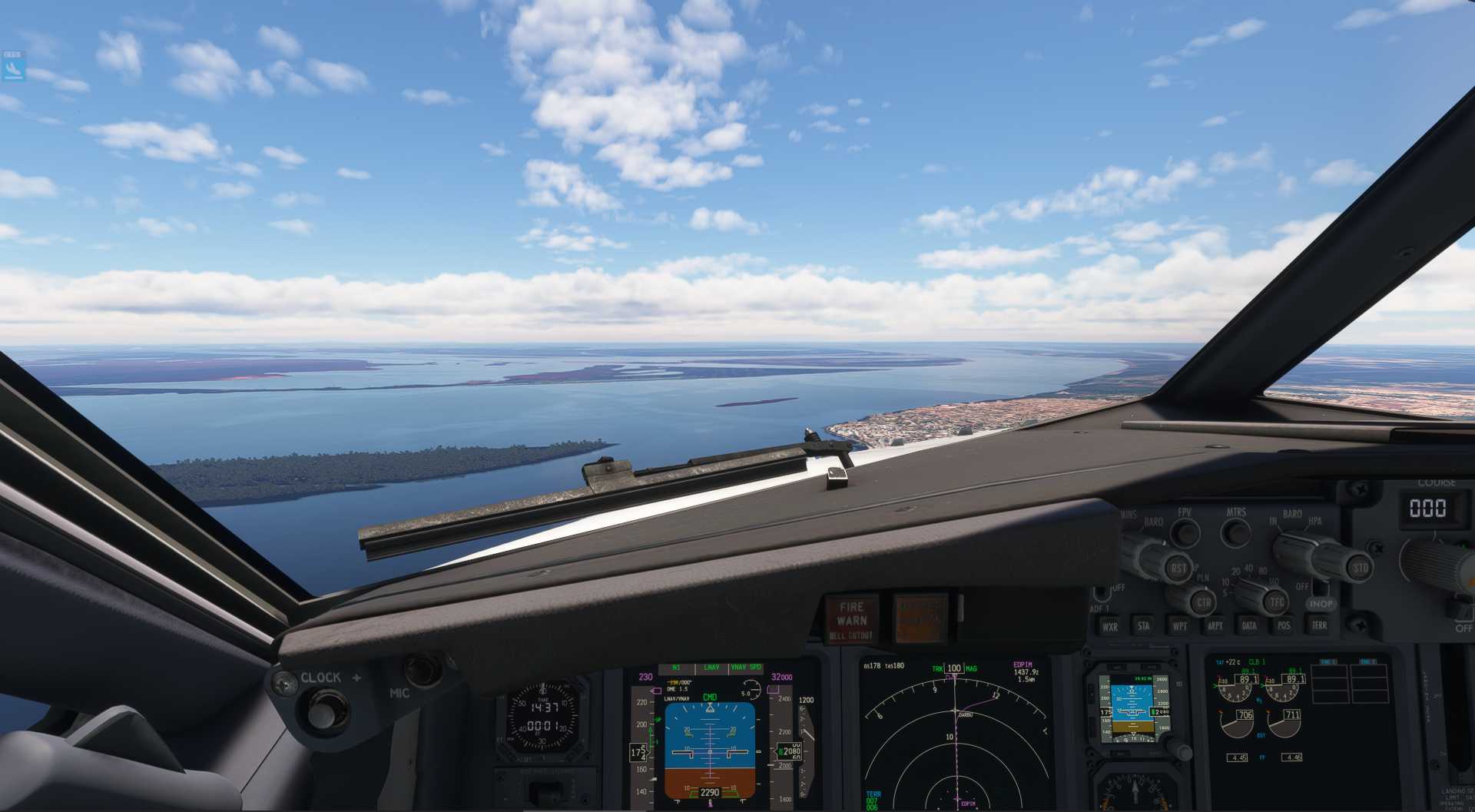Toggle the WPT waypoints map button

(x=1179, y=626)
